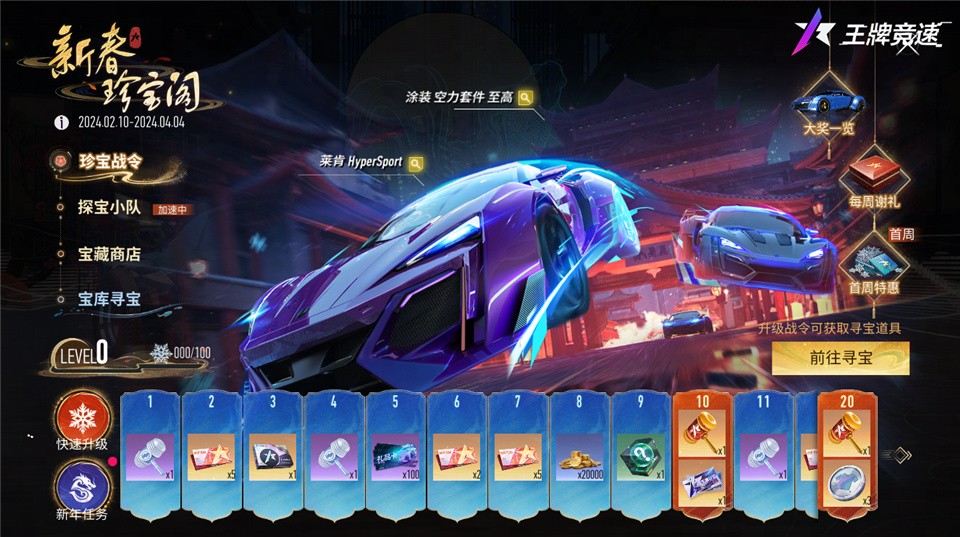
Task: Show event info via the info icon
Action: point(61,123)
